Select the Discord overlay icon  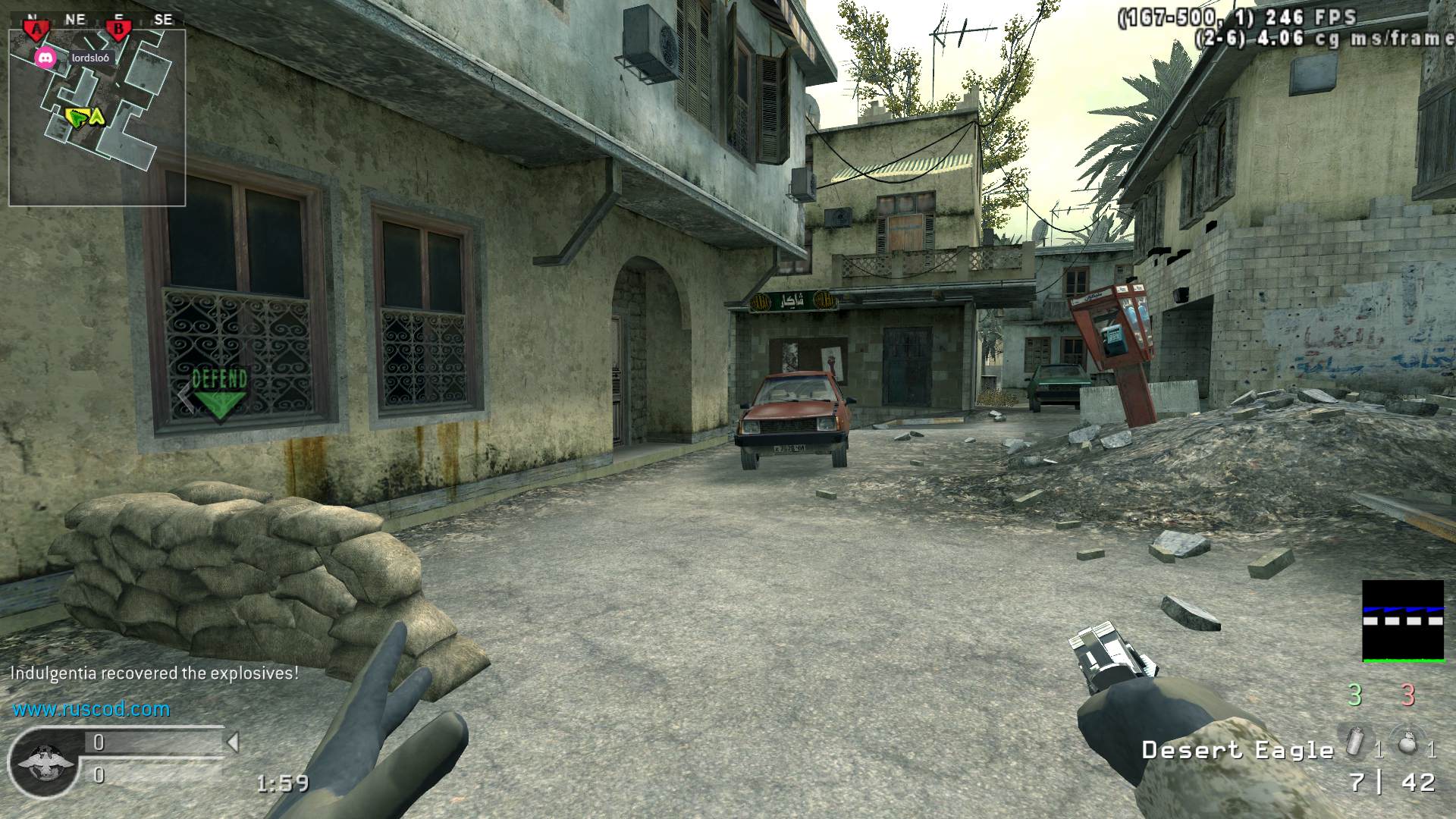click(x=45, y=58)
